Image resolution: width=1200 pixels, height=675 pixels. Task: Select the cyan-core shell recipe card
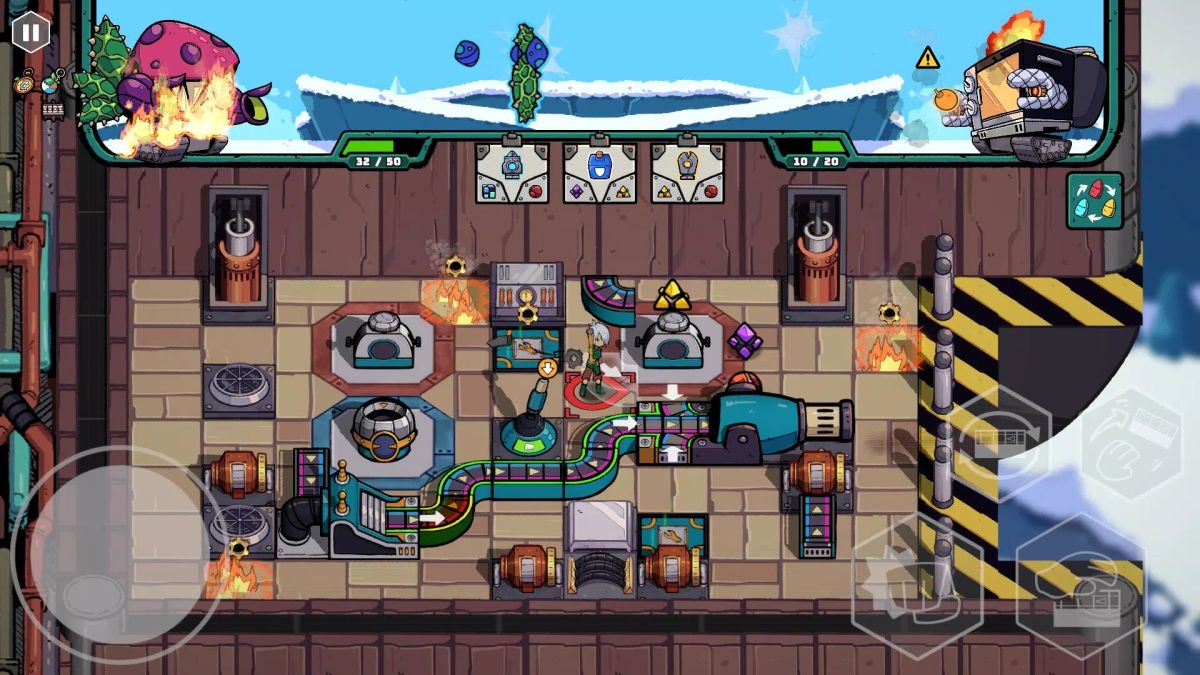[x=511, y=172]
